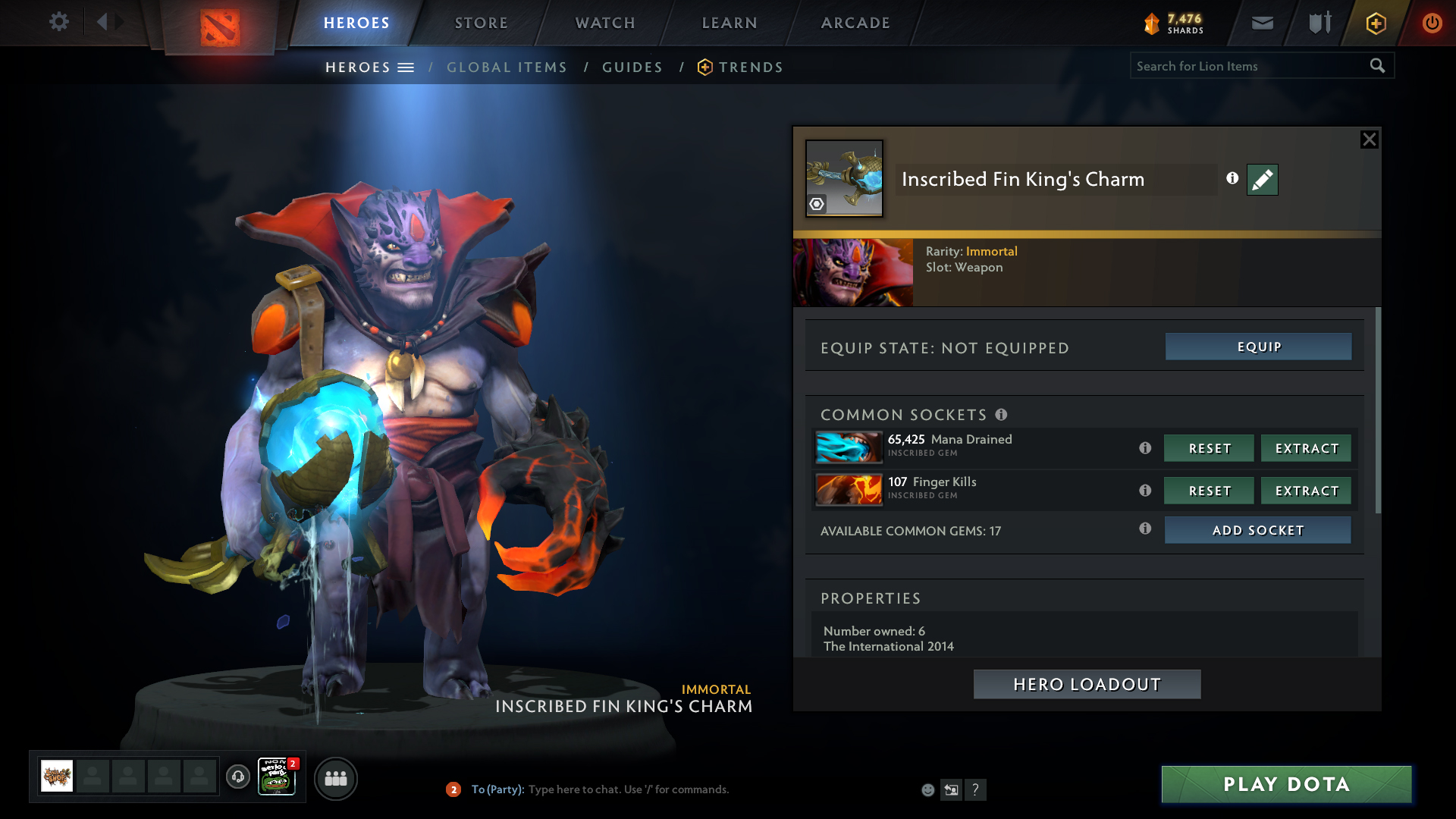Close the item details panel

tap(1369, 140)
